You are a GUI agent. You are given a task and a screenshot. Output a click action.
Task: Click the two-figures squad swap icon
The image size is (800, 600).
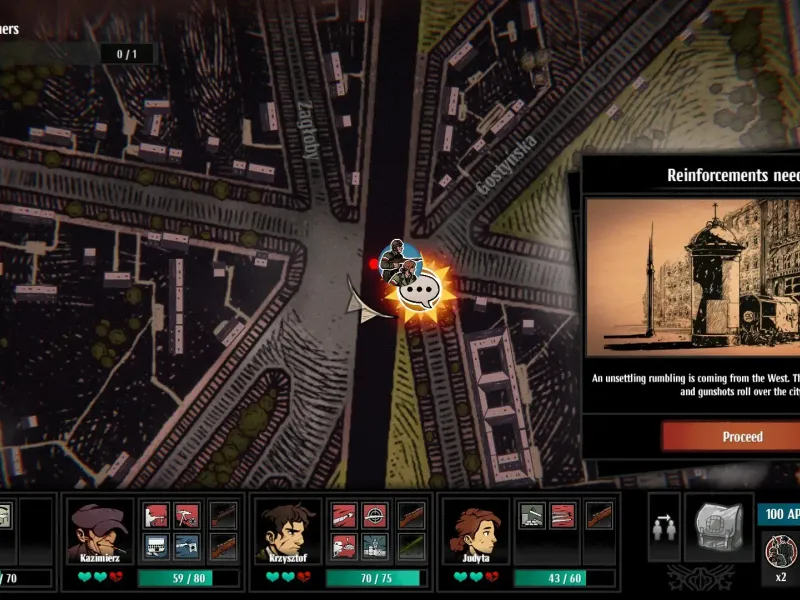point(664,528)
